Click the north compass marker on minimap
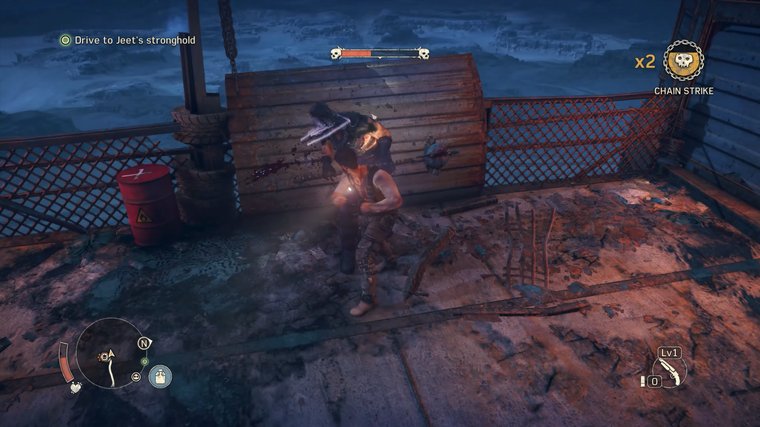This screenshot has height=427, width=760. 144,343
